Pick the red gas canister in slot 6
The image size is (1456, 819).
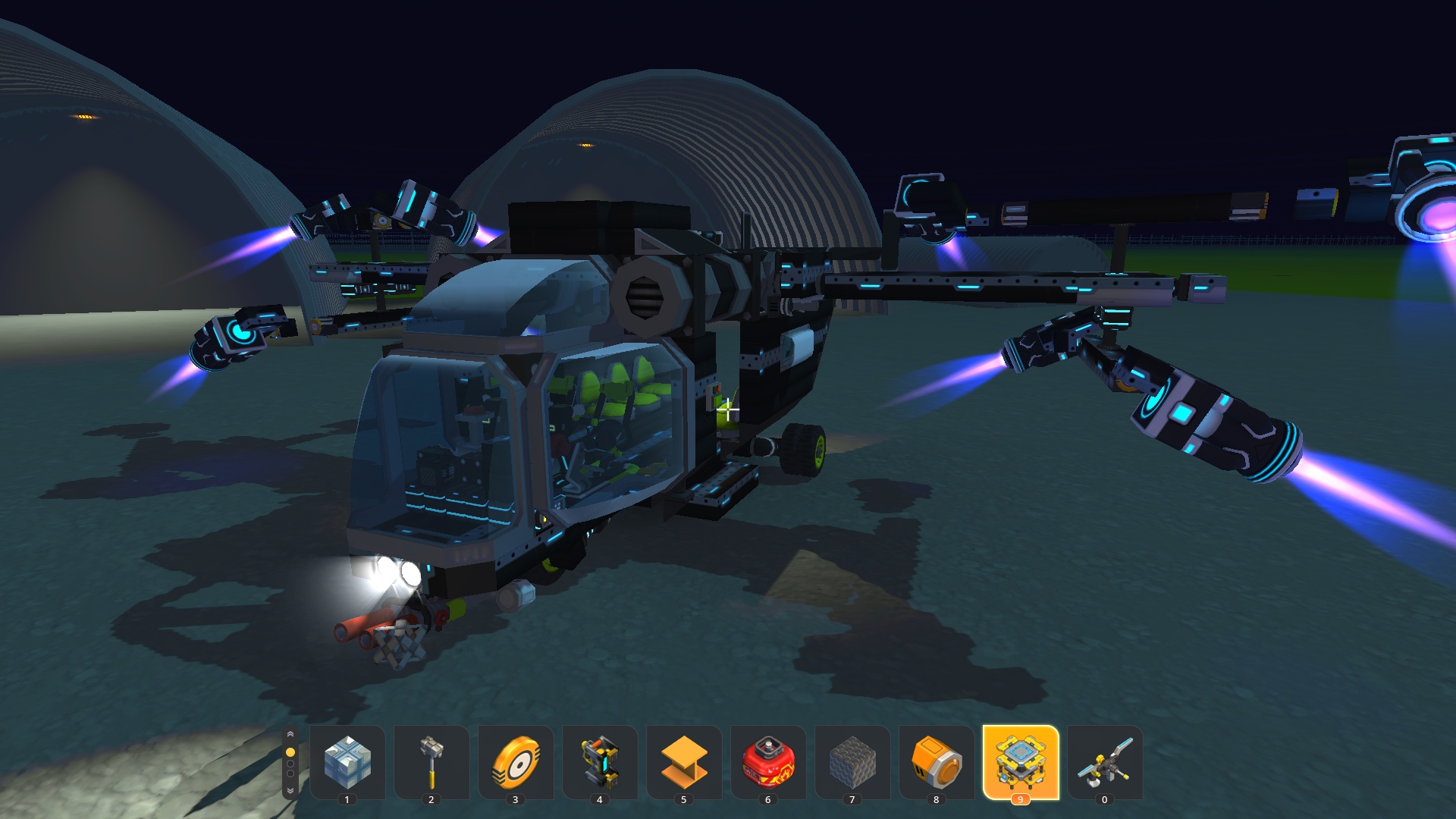coord(768,761)
